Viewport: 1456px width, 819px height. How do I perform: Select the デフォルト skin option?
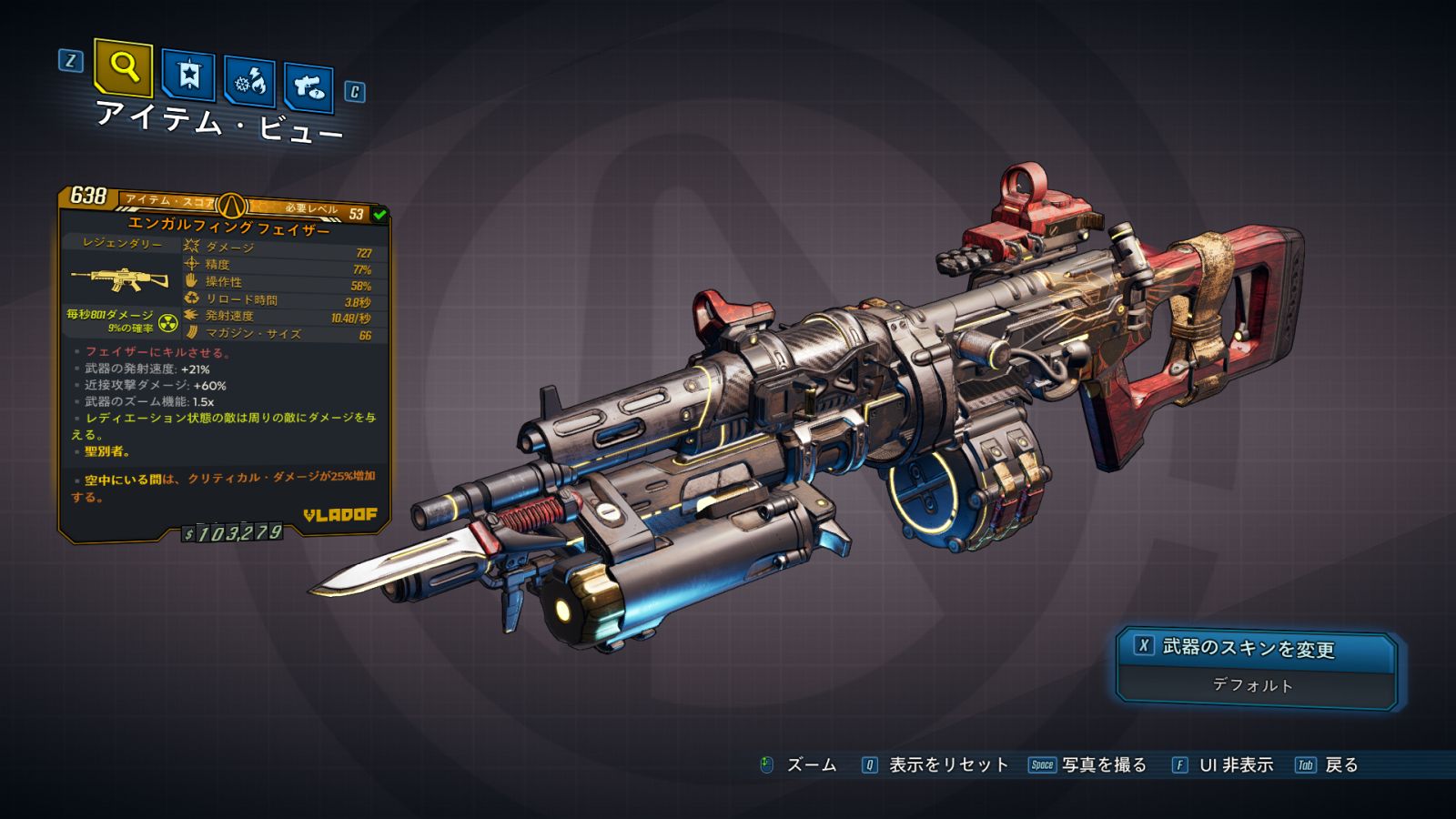click(1254, 685)
